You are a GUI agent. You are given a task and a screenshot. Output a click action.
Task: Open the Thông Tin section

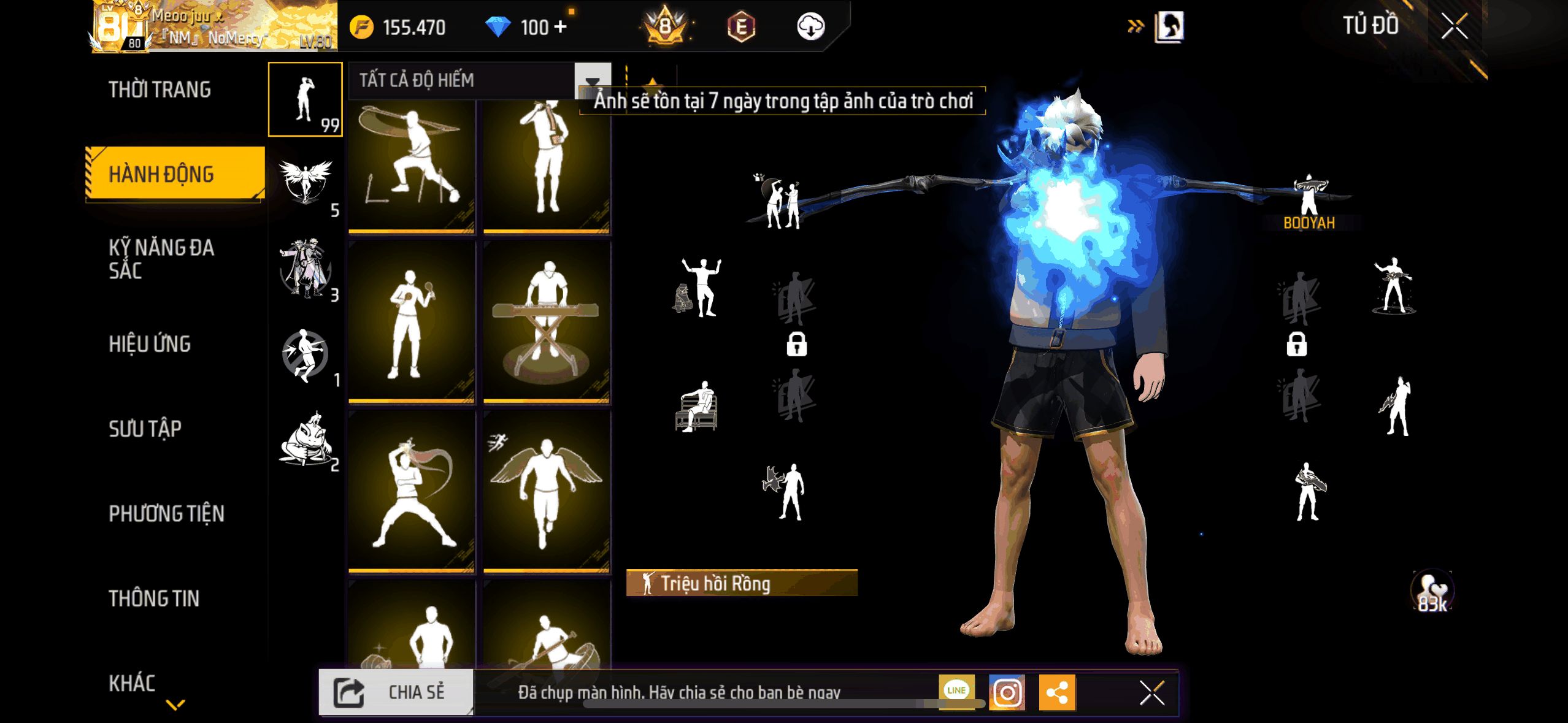(154, 599)
